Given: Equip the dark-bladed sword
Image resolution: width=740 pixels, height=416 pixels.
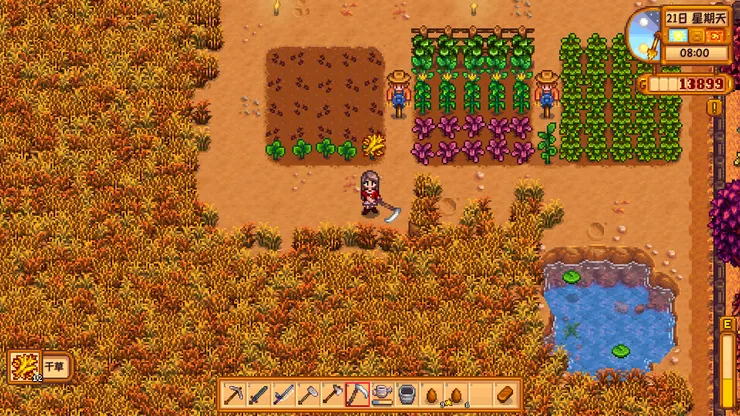Looking at the screenshot, I should click(x=259, y=394).
